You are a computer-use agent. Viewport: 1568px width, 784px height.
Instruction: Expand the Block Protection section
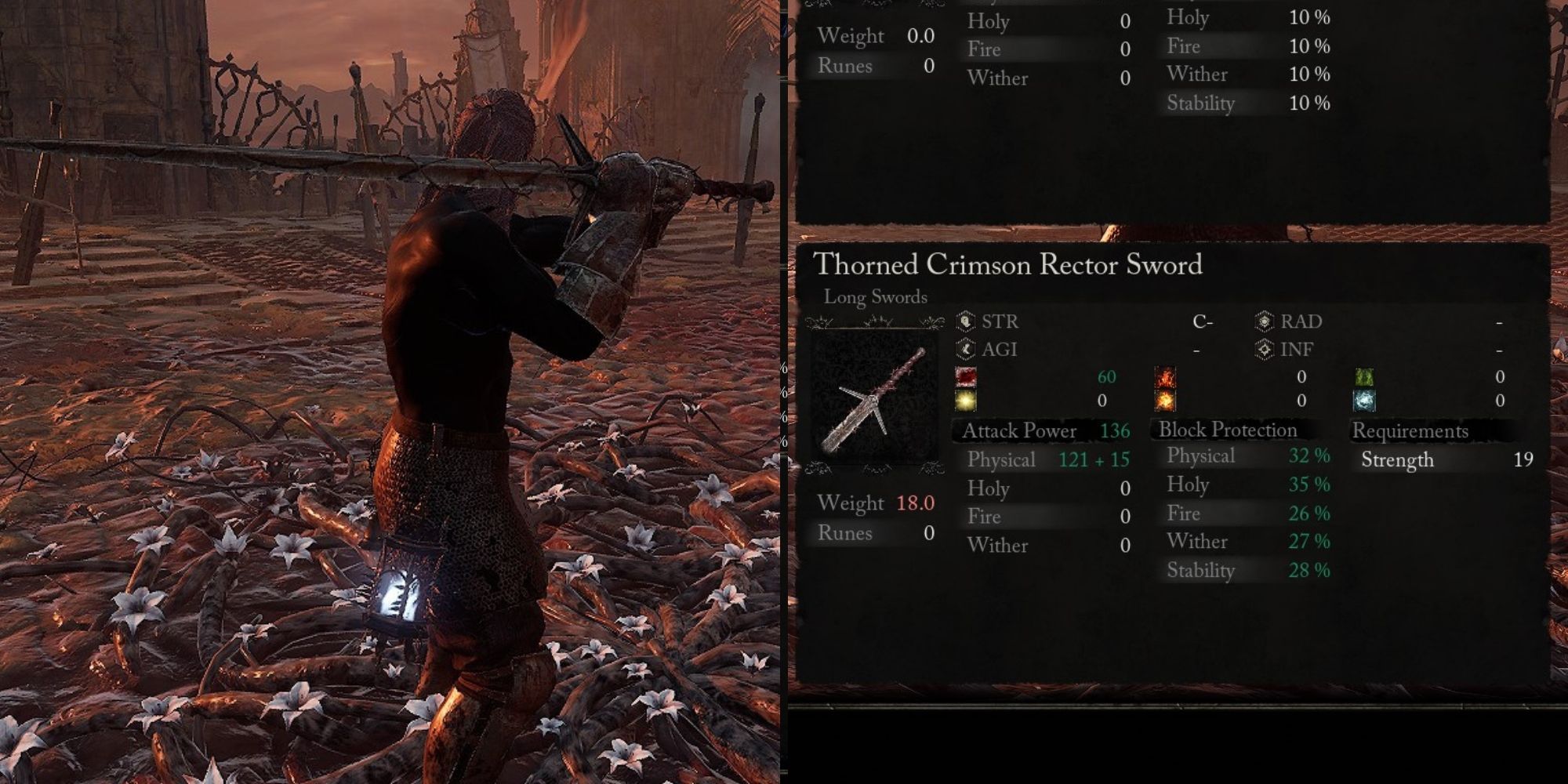point(1229,430)
